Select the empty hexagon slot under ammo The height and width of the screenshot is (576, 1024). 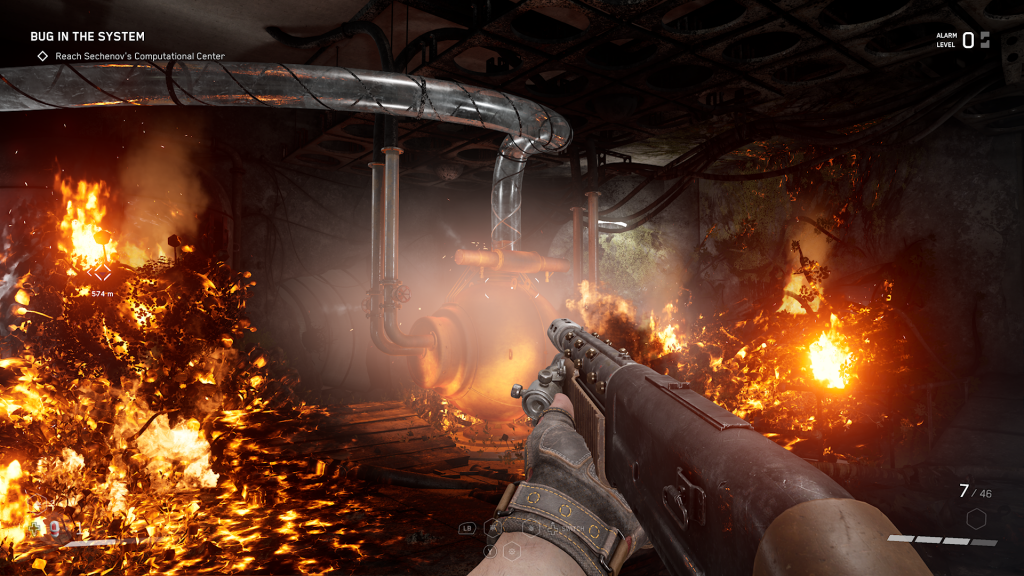[976, 518]
